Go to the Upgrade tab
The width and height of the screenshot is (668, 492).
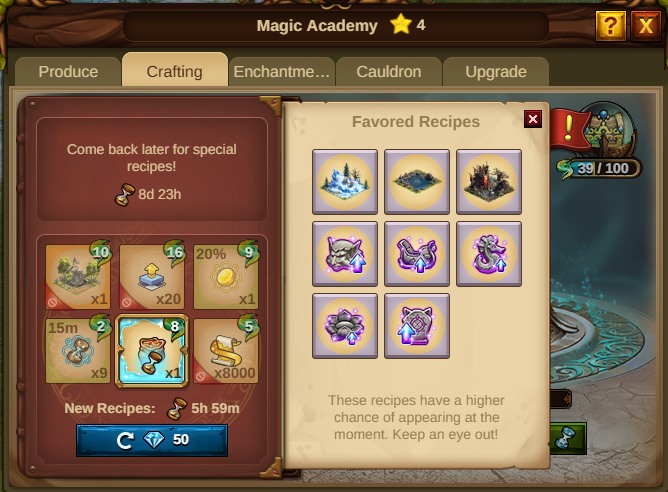pyautogui.click(x=496, y=72)
